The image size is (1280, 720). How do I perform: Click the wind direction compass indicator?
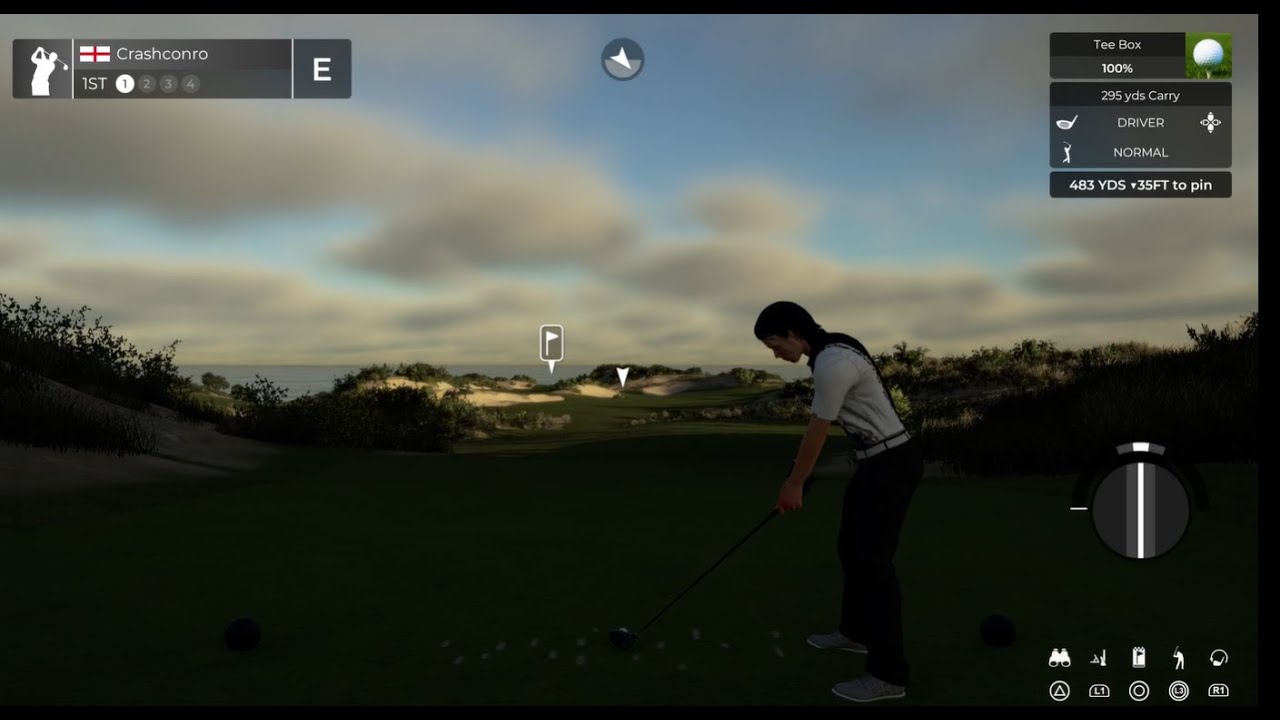[622, 60]
